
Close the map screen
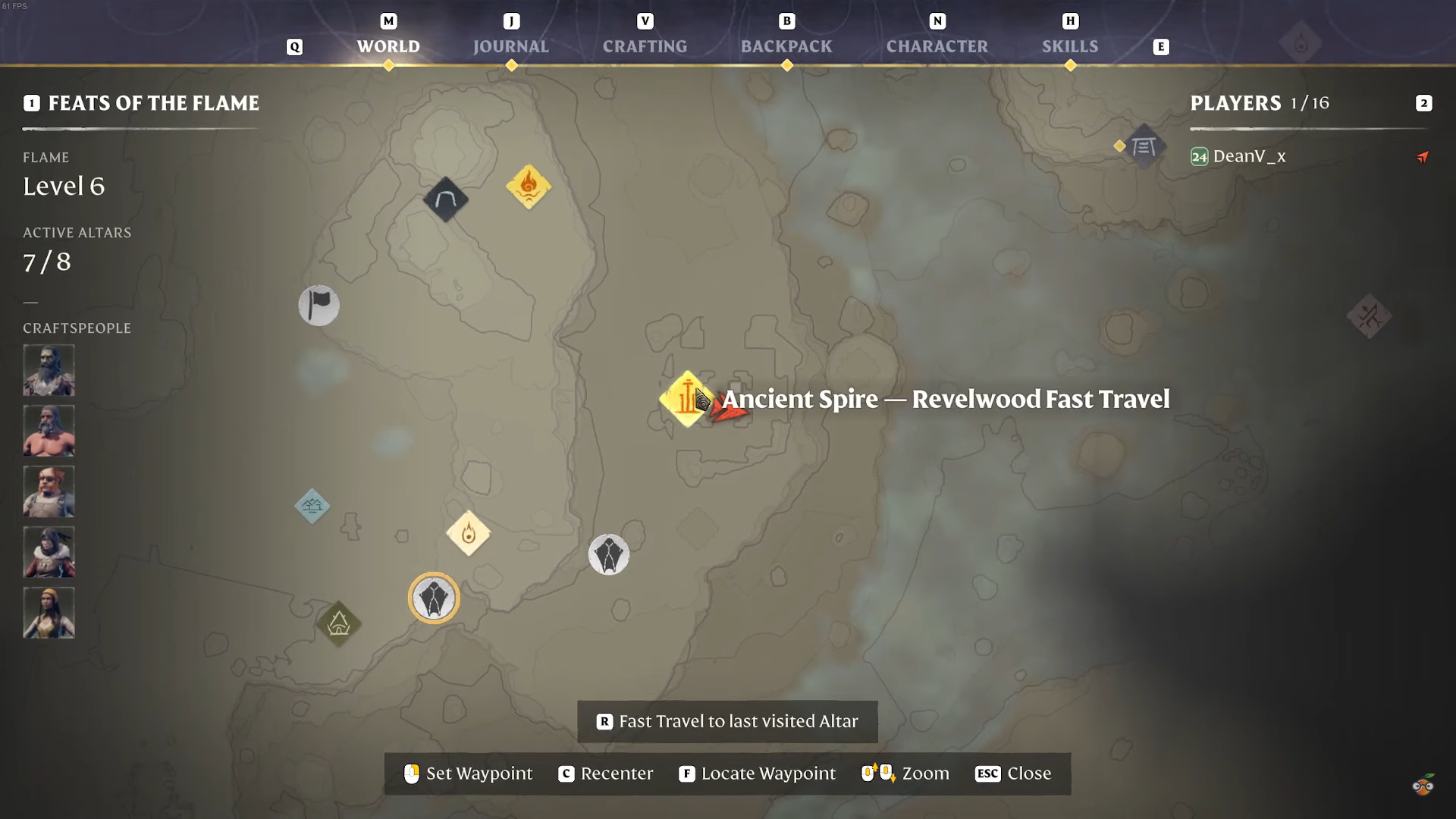pos(1013,773)
